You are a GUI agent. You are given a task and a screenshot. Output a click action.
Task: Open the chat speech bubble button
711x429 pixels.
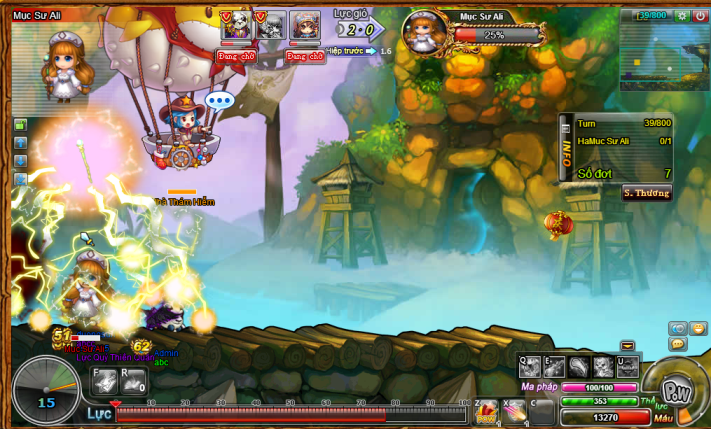click(x=678, y=344)
